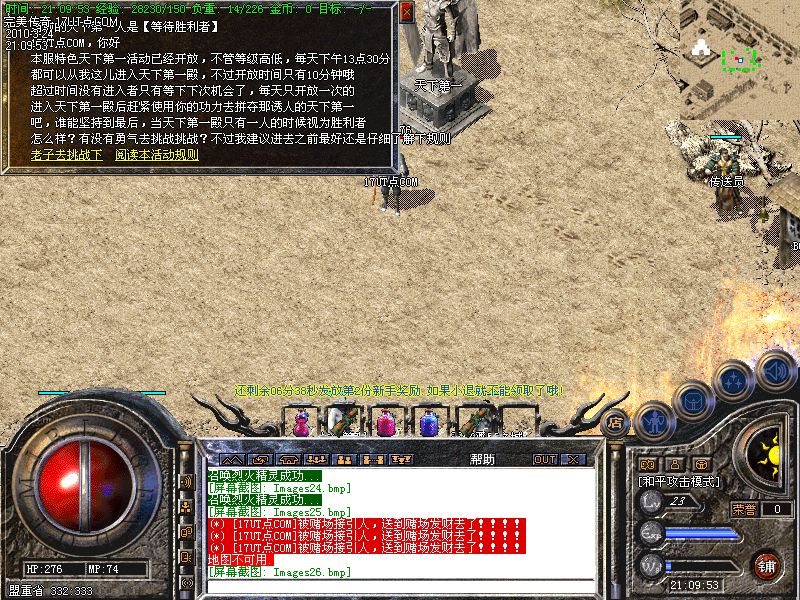Open the 店 shop button

point(615,422)
